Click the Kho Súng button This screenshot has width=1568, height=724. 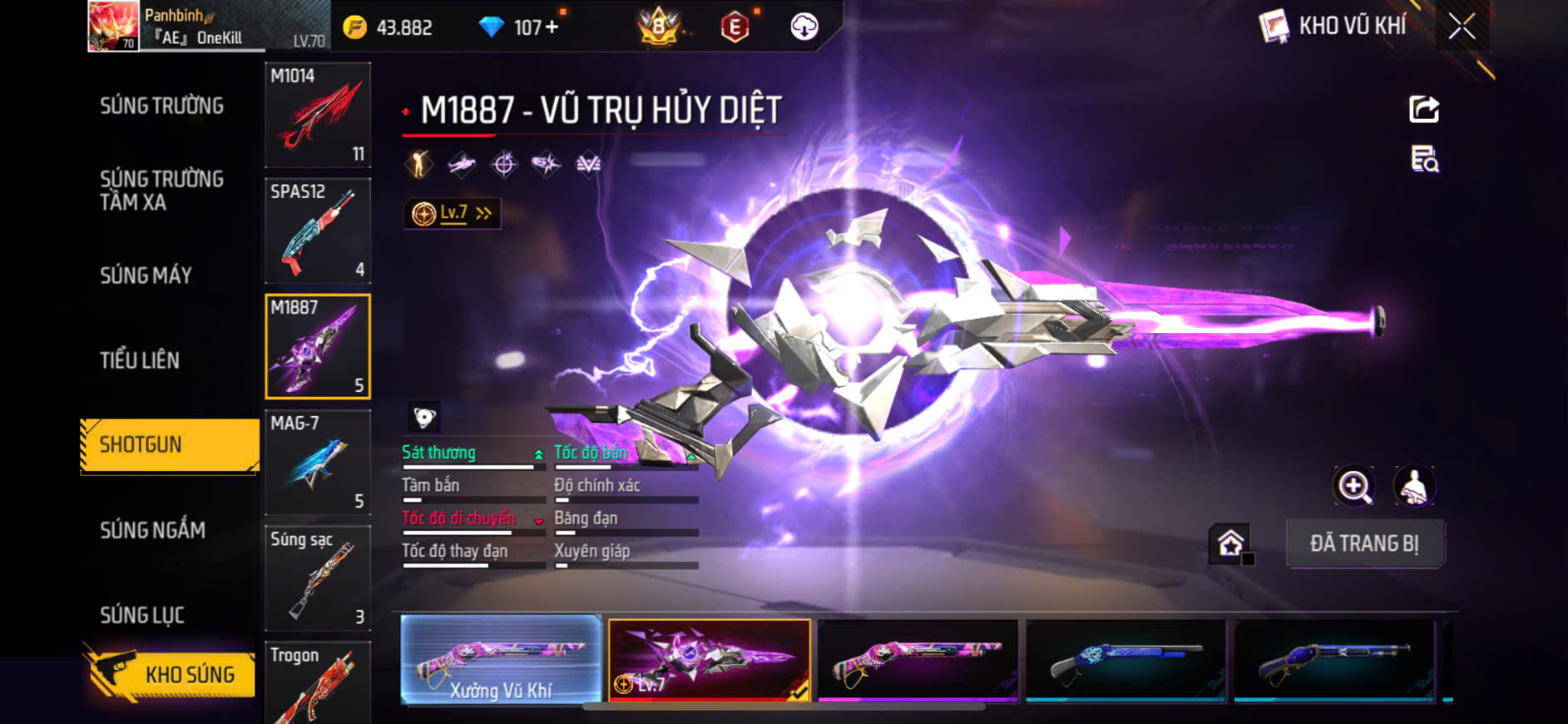pyautogui.click(x=171, y=673)
